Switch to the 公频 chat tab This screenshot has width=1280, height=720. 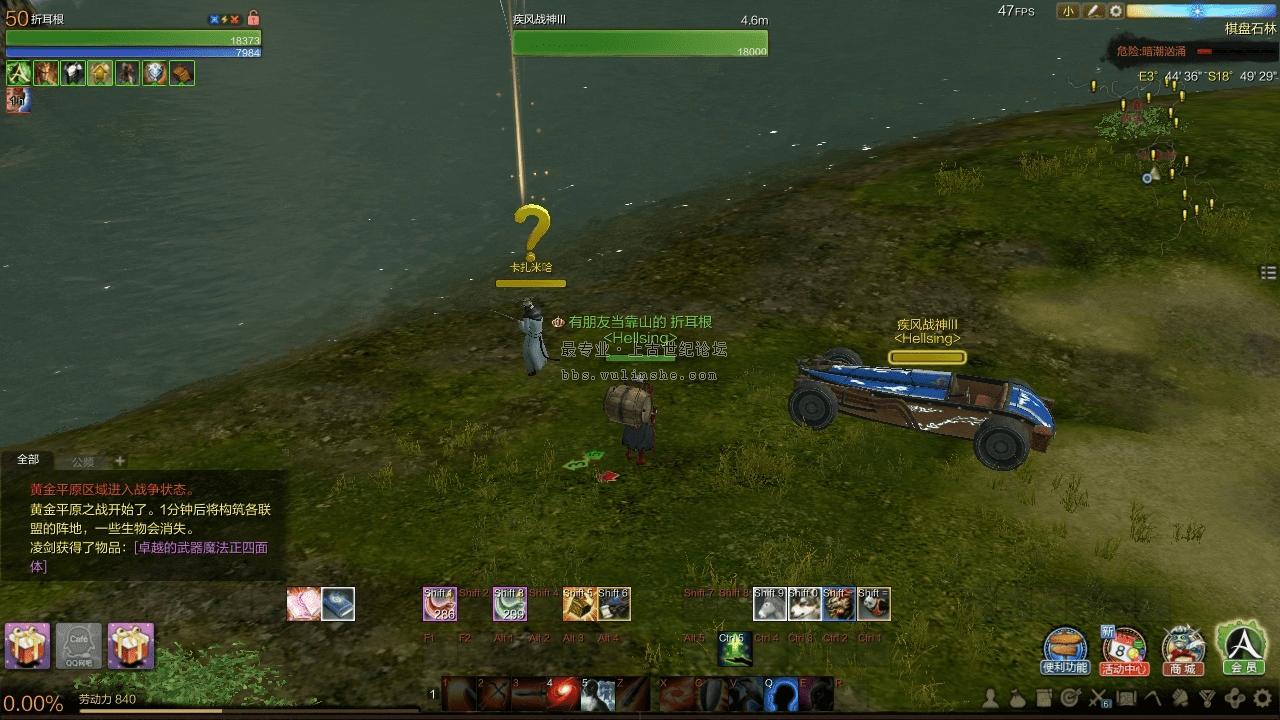coord(82,462)
